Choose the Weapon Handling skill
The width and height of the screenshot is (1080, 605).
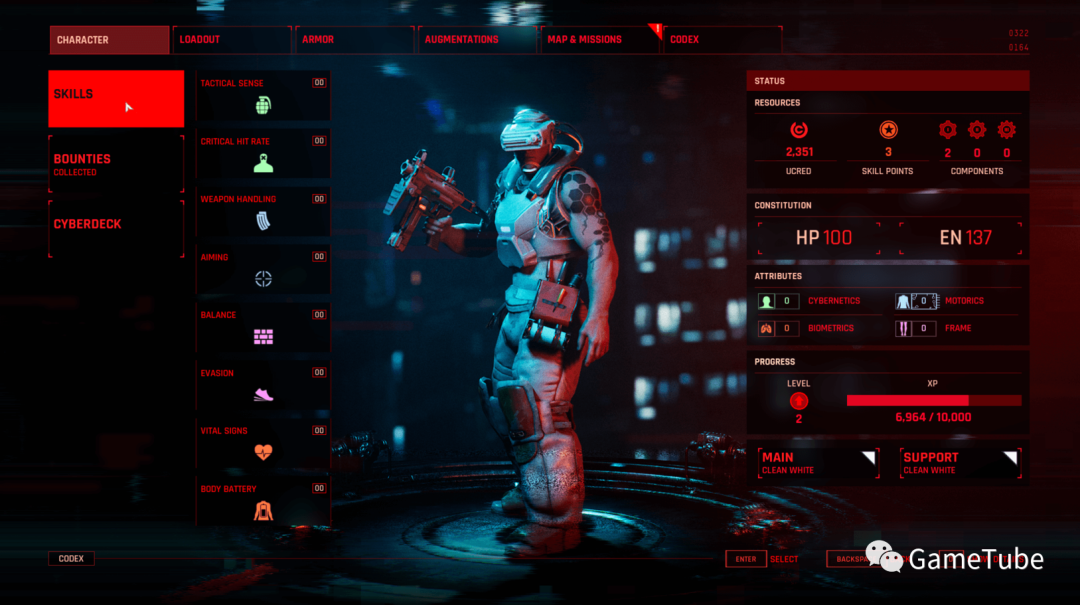[x=263, y=213]
